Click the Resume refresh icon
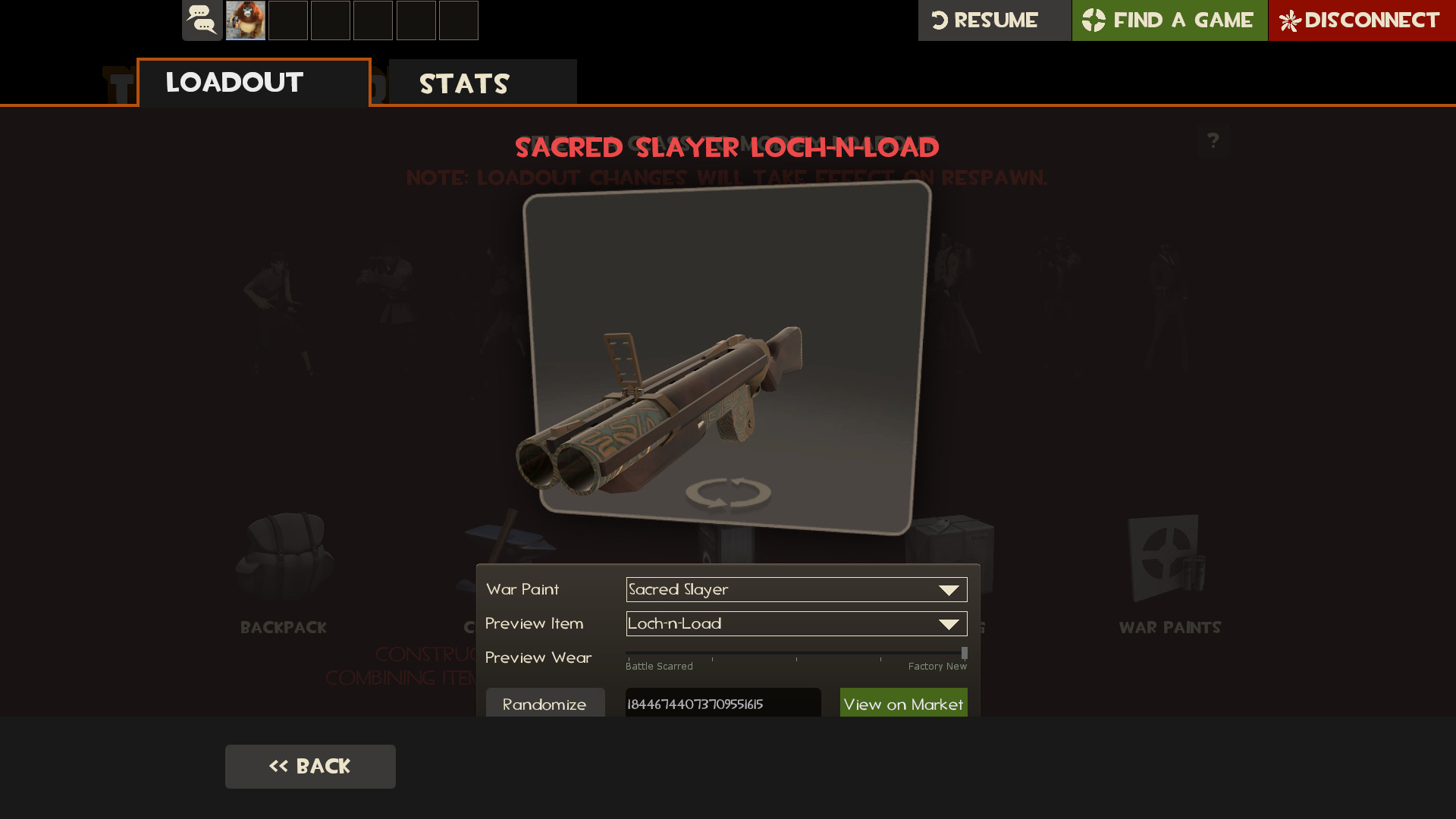The width and height of the screenshot is (1456, 819). point(940,20)
